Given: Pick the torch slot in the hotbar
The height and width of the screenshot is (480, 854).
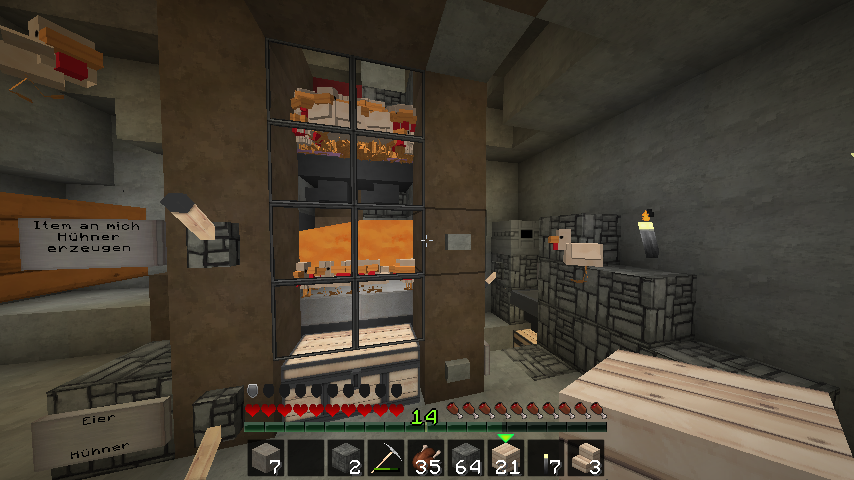Looking at the screenshot, I should click(x=545, y=458).
